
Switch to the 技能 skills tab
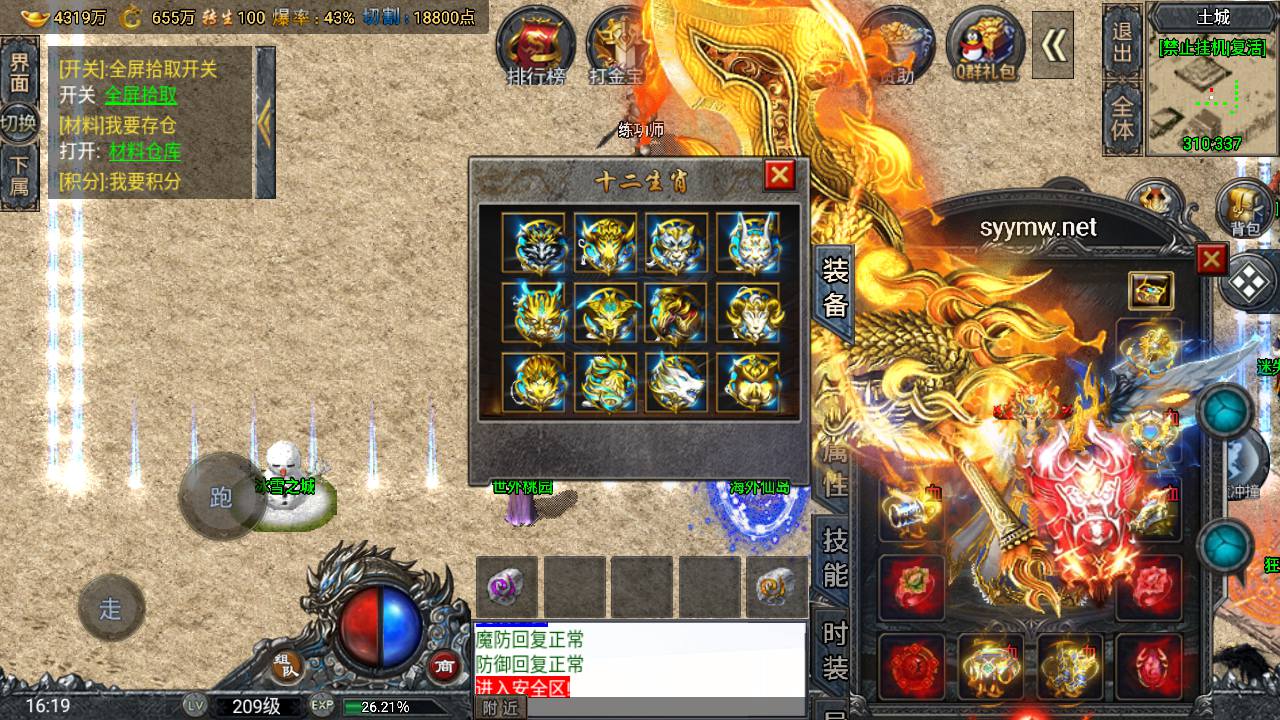click(x=835, y=556)
